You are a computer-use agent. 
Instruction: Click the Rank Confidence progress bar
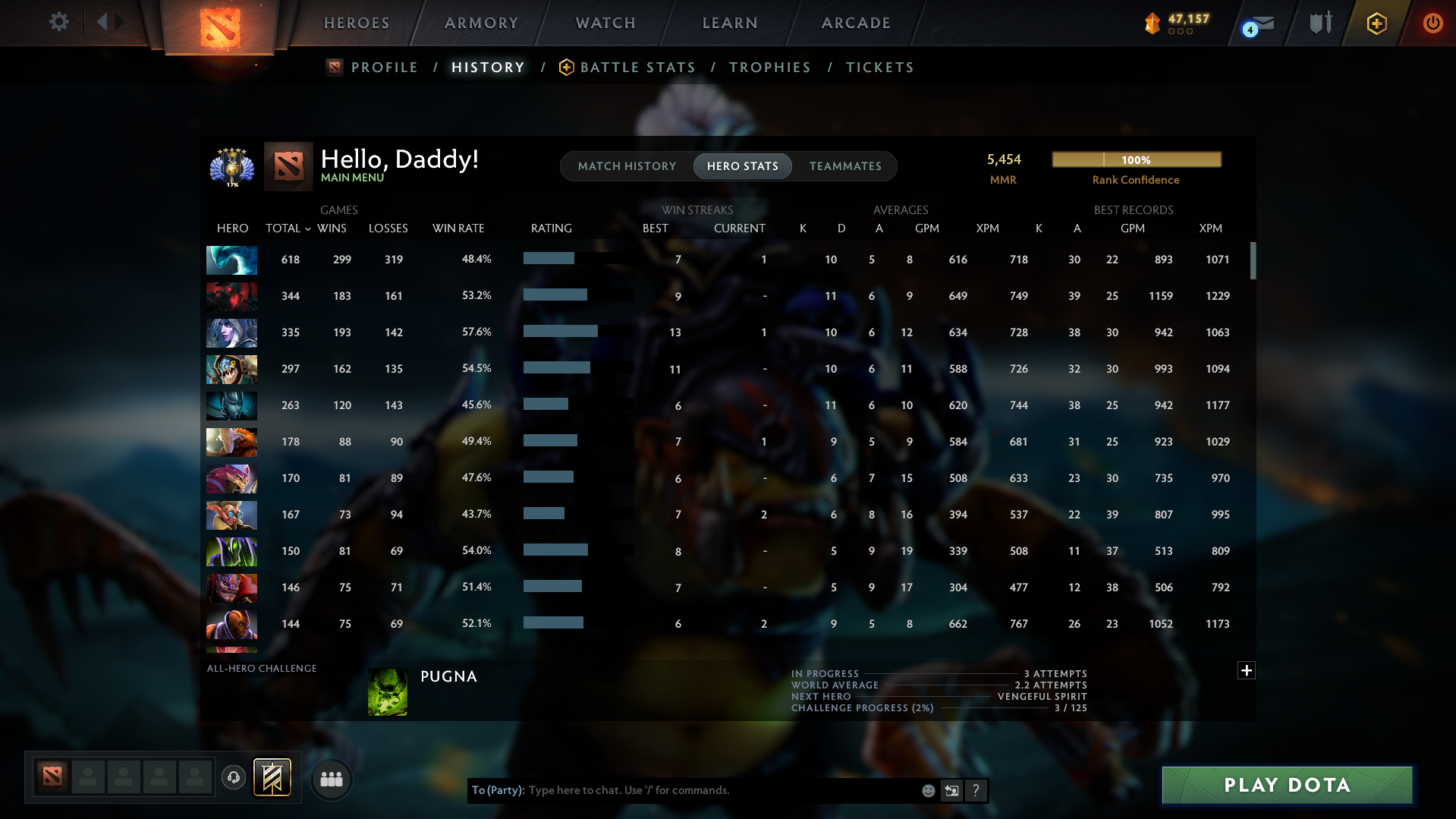[x=1136, y=159]
